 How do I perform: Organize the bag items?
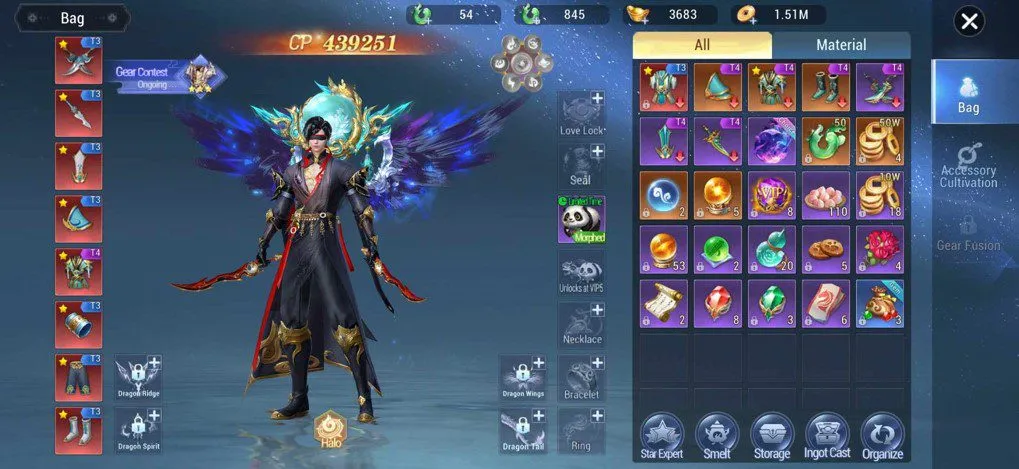coord(881,435)
